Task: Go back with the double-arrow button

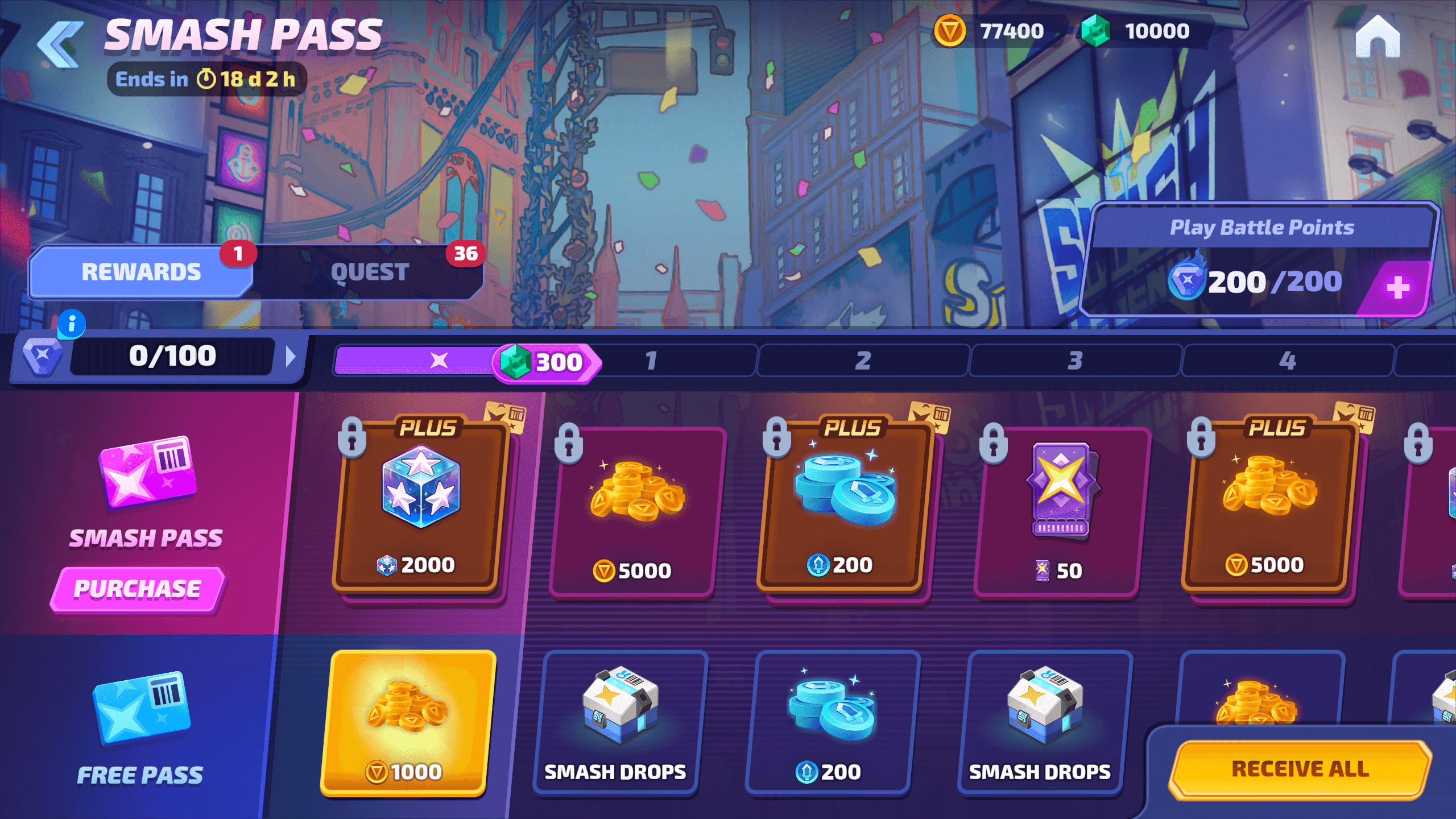Action: 60,44
